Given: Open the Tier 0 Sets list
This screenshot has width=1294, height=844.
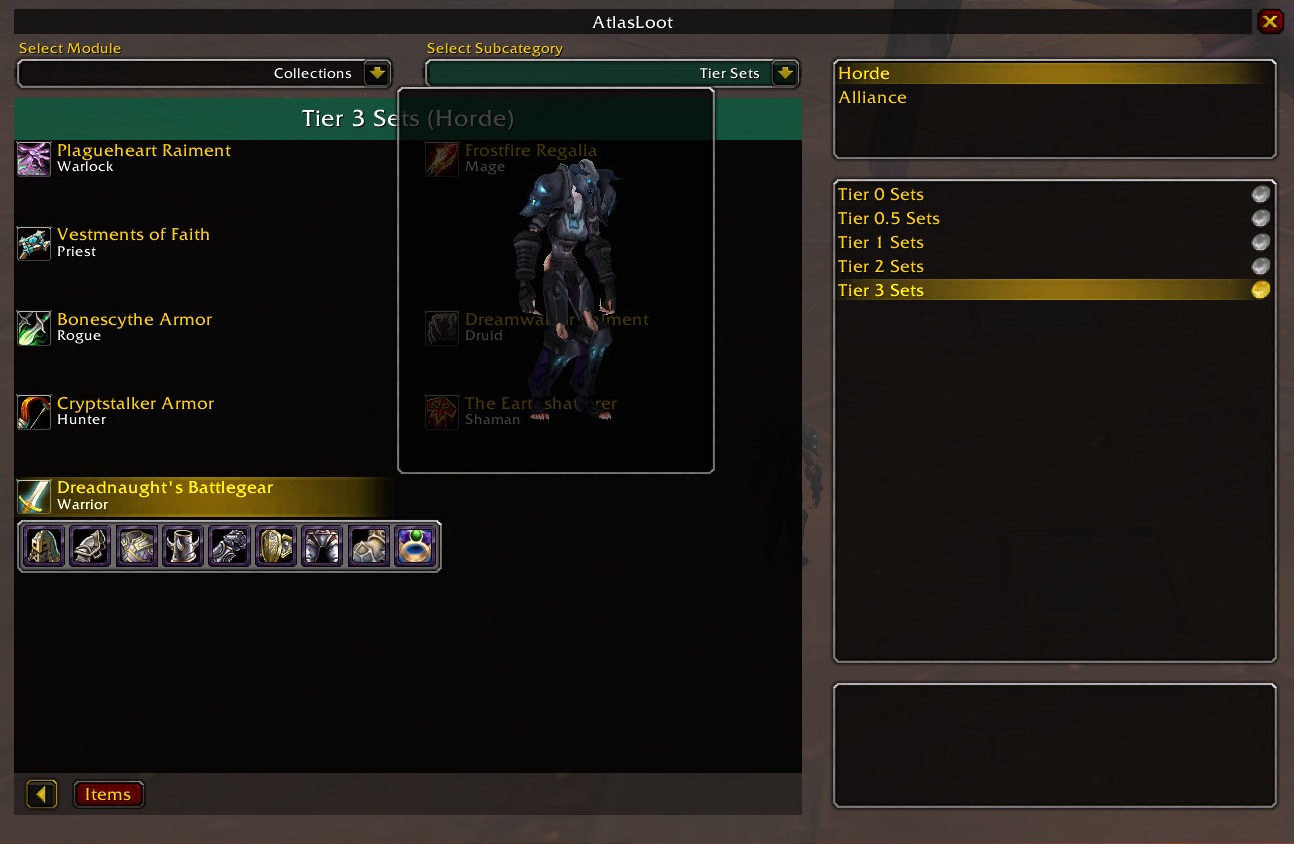Looking at the screenshot, I should click(880, 194).
